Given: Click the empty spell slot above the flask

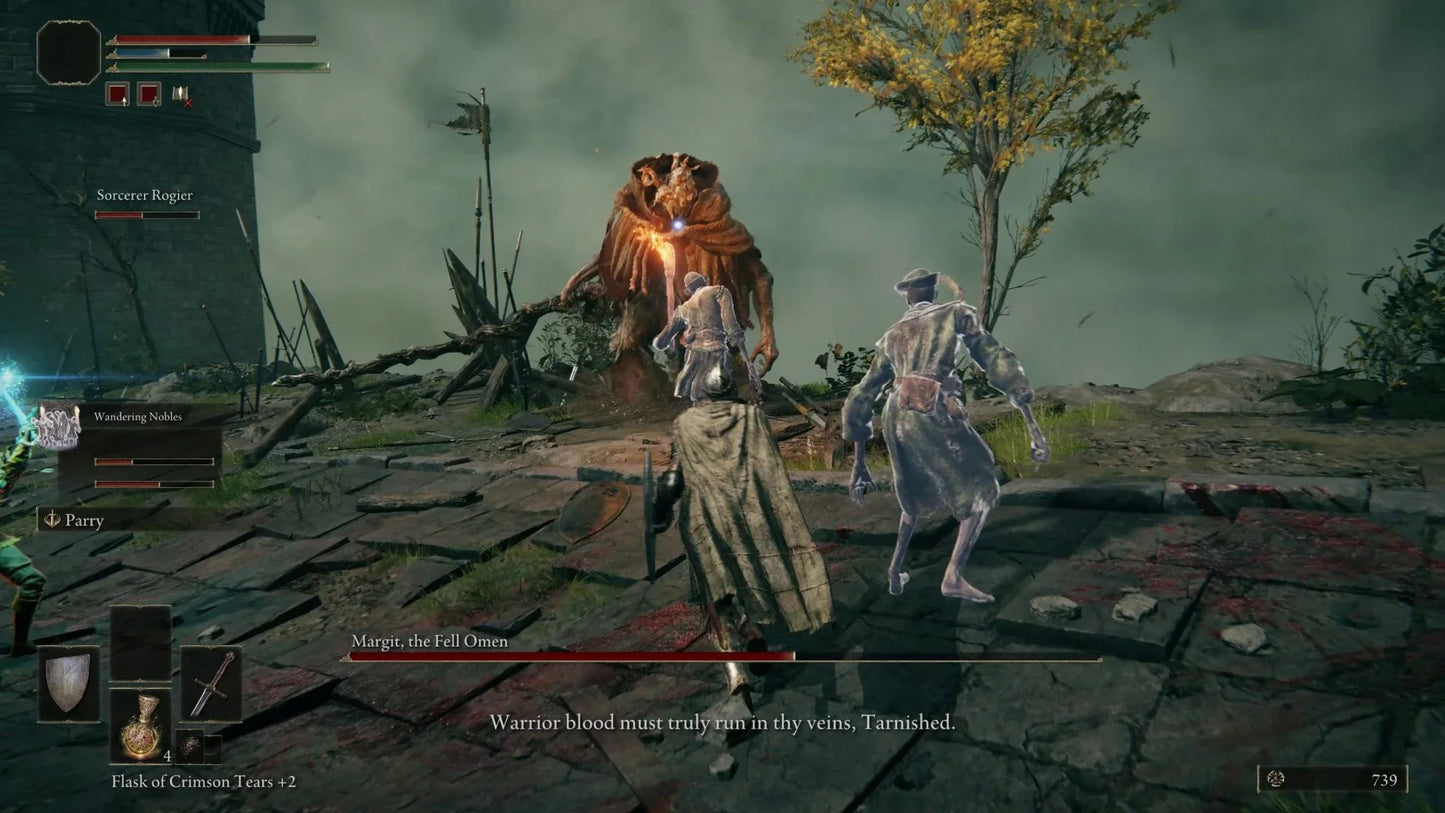Looking at the screenshot, I should point(139,643).
